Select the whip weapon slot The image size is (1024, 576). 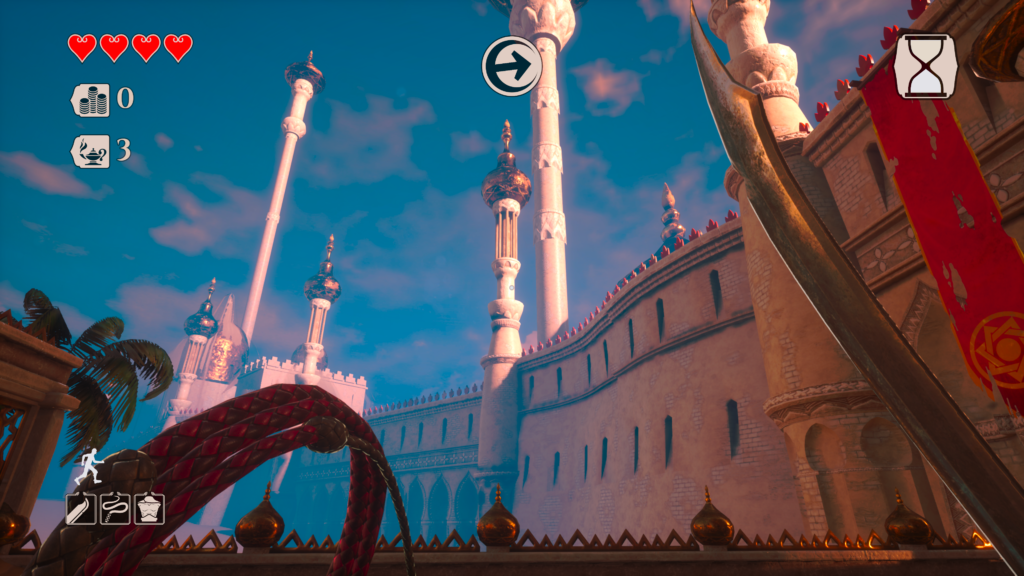(115, 508)
